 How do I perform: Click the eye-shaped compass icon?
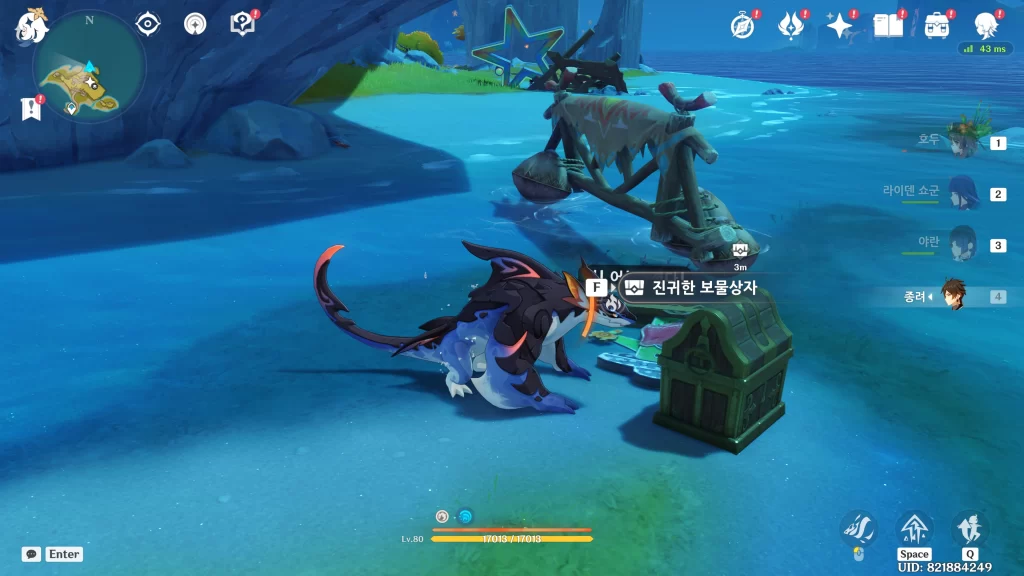[148, 23]
